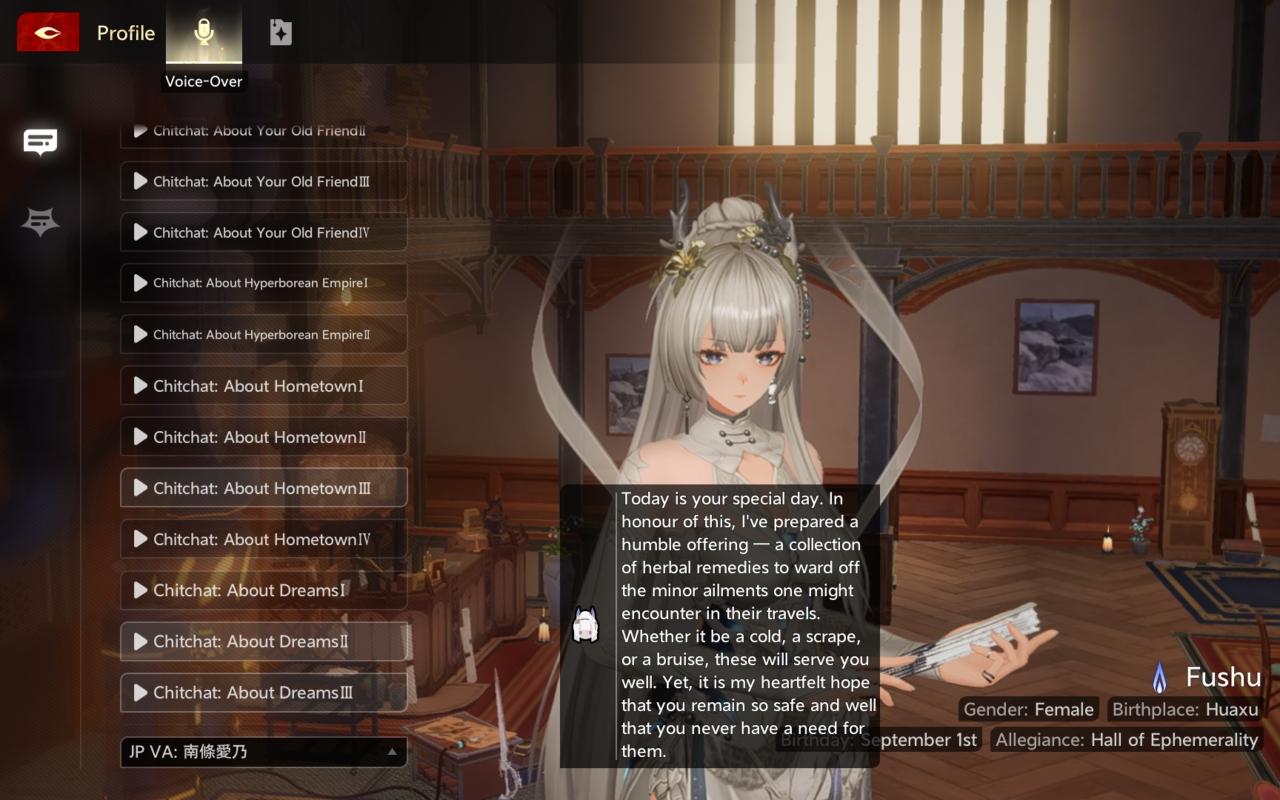Screen dimensions: 1280x800
Task: Switch to the chat bubble voice category
Action: pyautogui.click(x=40, y=142)
